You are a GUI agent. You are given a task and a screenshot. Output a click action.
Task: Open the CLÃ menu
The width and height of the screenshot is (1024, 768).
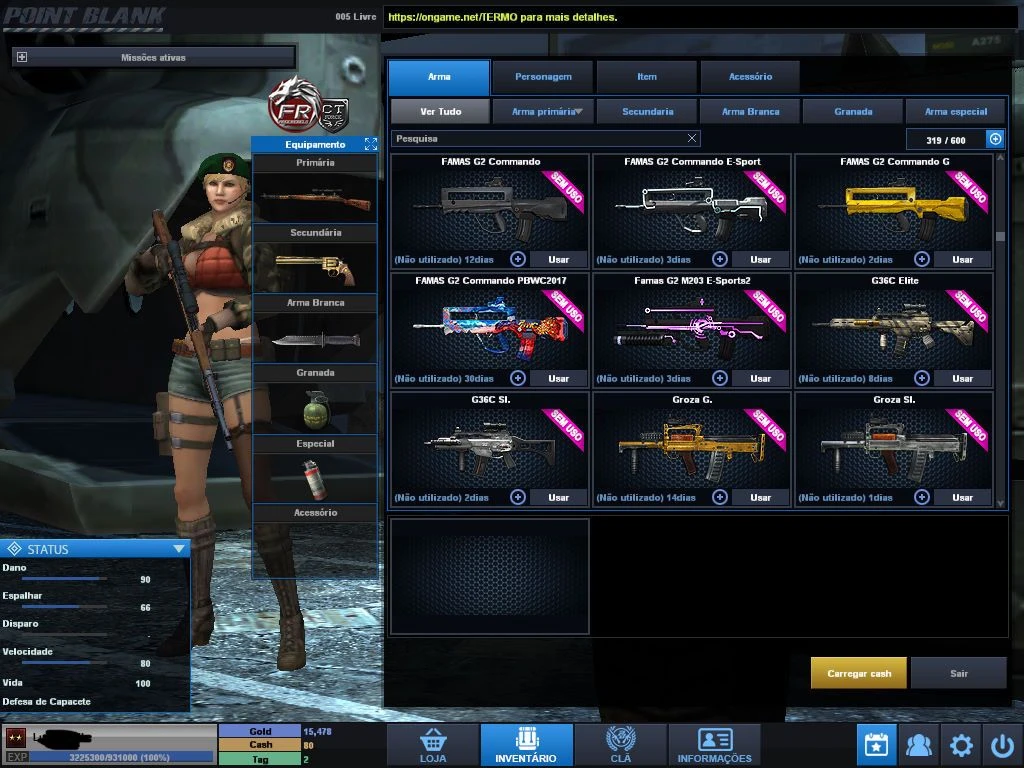click(x=620, y=745)
